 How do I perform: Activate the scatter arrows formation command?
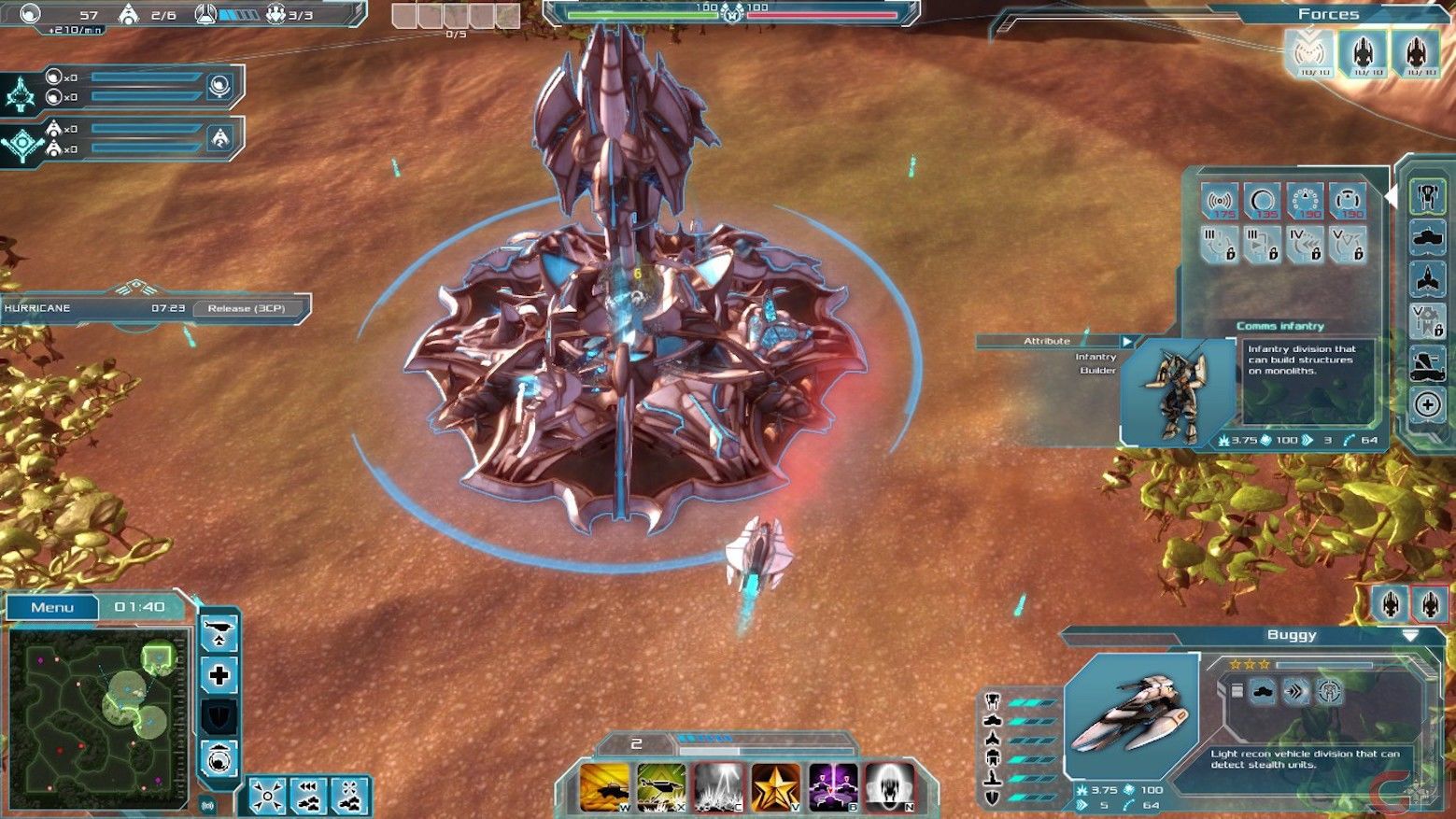point(267,797)
